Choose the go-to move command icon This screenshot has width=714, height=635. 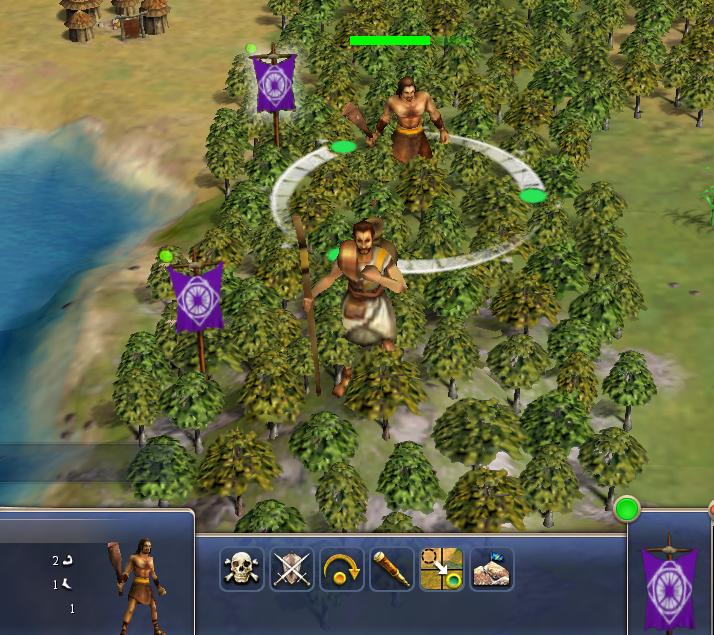[x=441, y=569]
